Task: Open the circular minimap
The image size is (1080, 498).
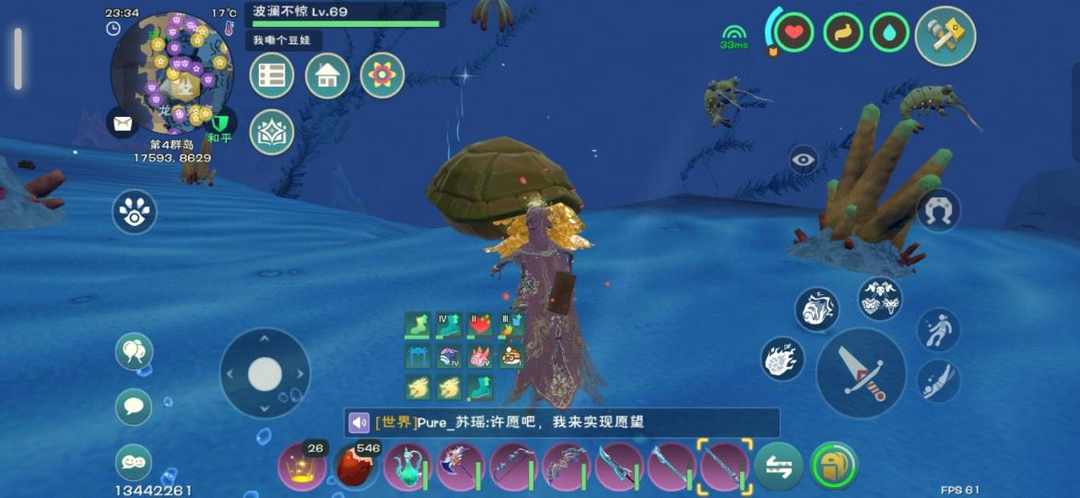Action: coord(171,72)
